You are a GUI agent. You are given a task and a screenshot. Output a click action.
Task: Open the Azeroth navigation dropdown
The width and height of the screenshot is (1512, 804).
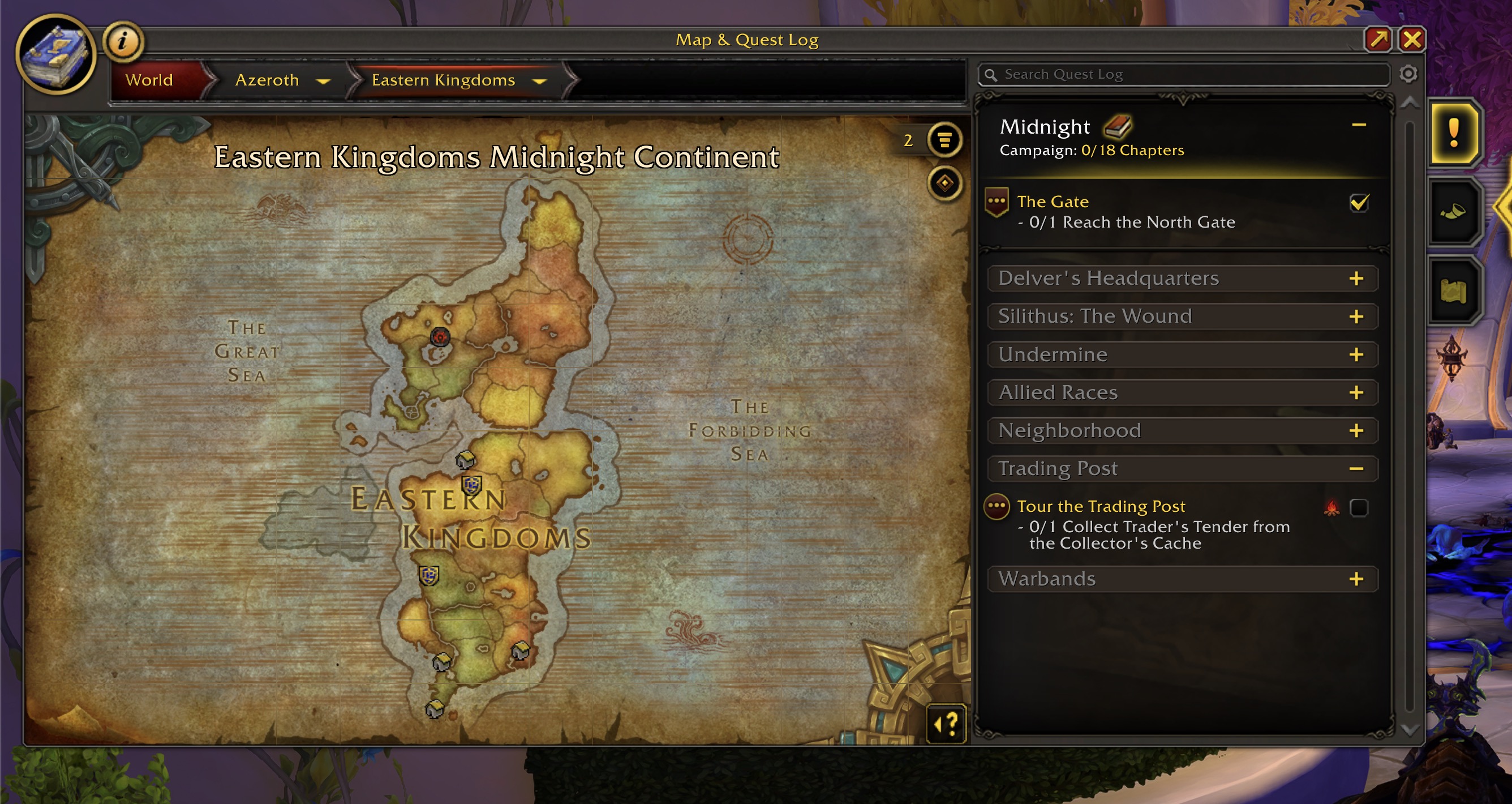tap(323, 81)
